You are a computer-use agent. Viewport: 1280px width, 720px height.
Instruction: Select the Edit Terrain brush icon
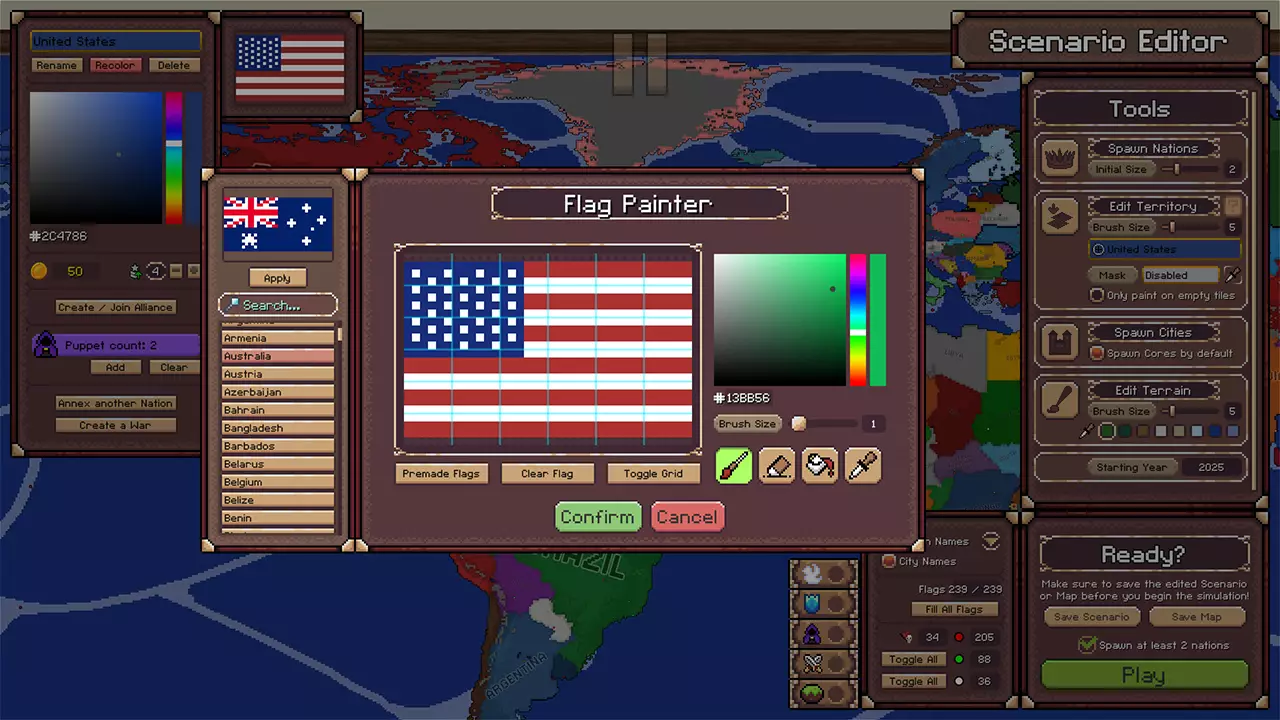click(1060, 400)
